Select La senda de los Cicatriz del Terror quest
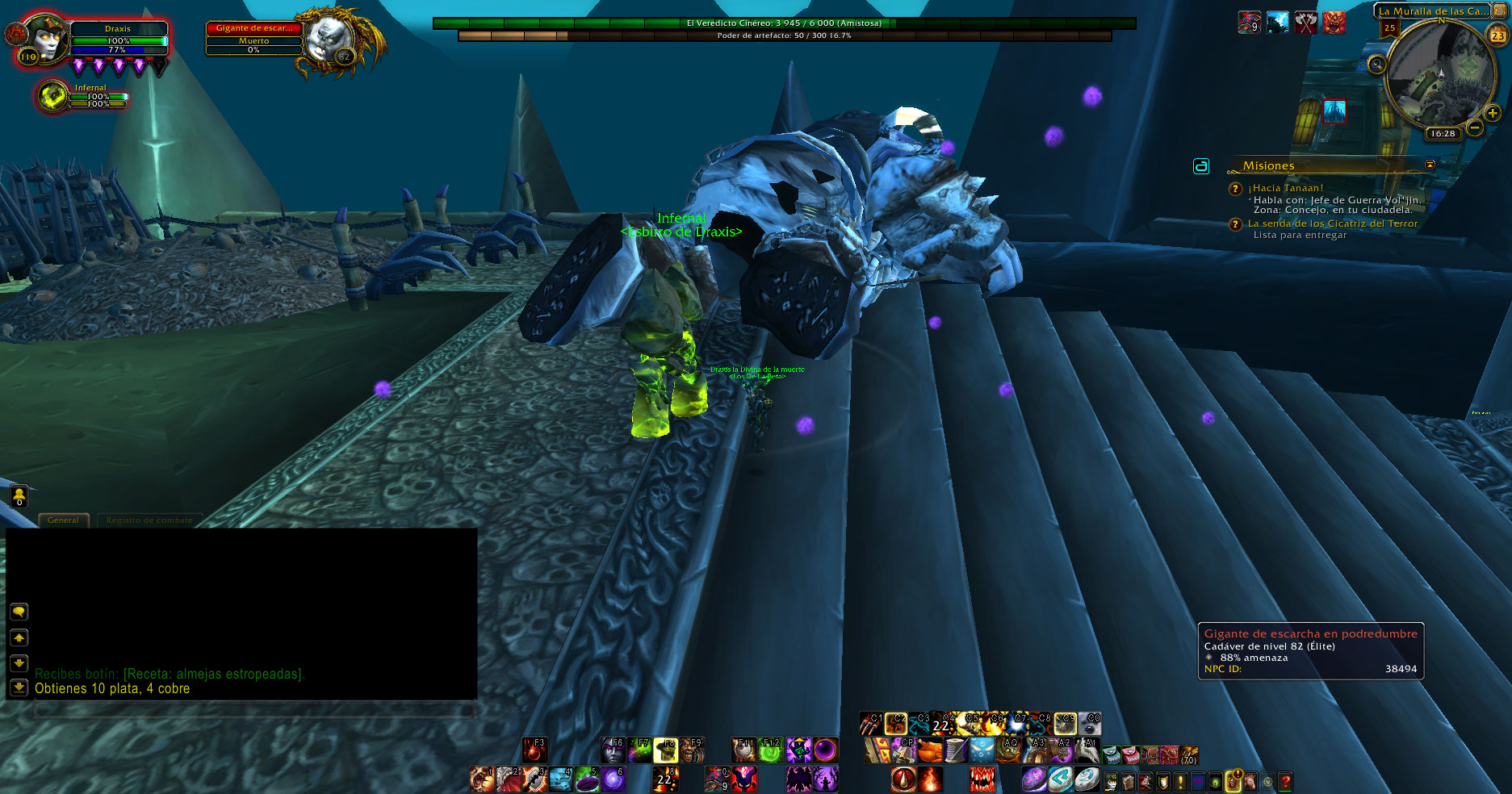Image resolution: width=1512 pixels, height=794 pixels. tap(1332, 224)
